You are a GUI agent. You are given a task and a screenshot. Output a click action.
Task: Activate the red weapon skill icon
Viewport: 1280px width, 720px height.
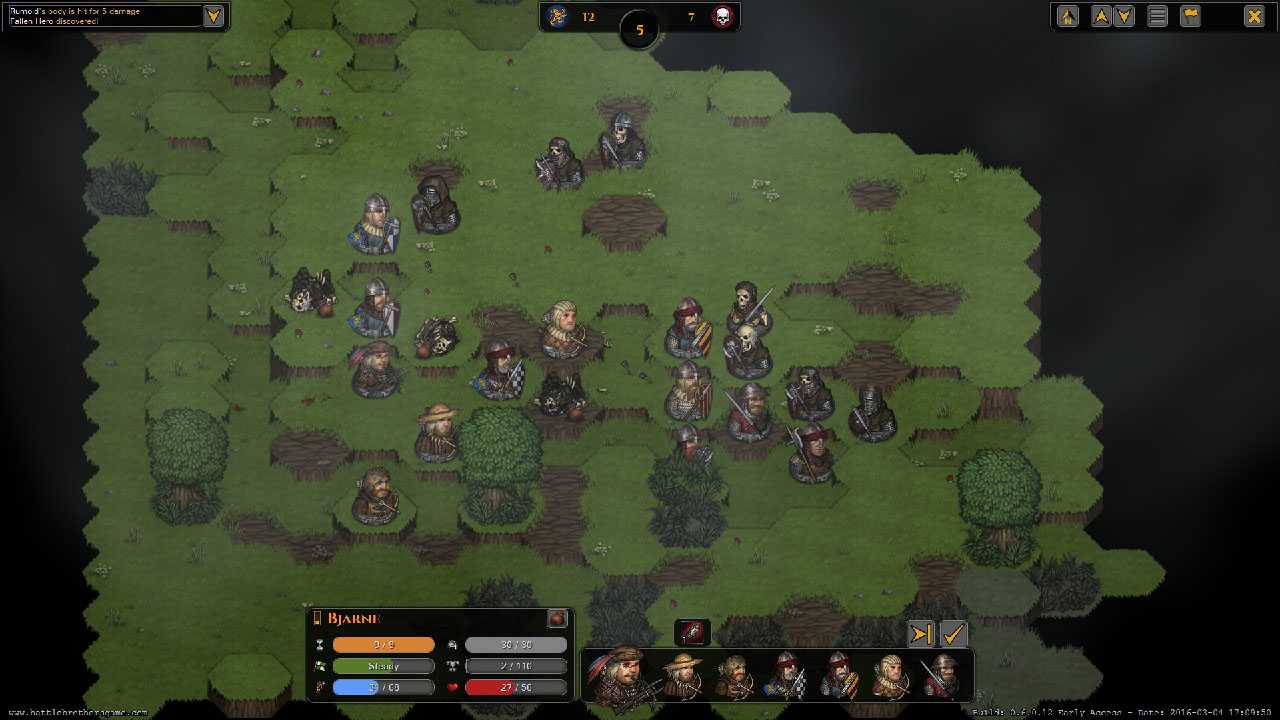click(x=692, y=632)
